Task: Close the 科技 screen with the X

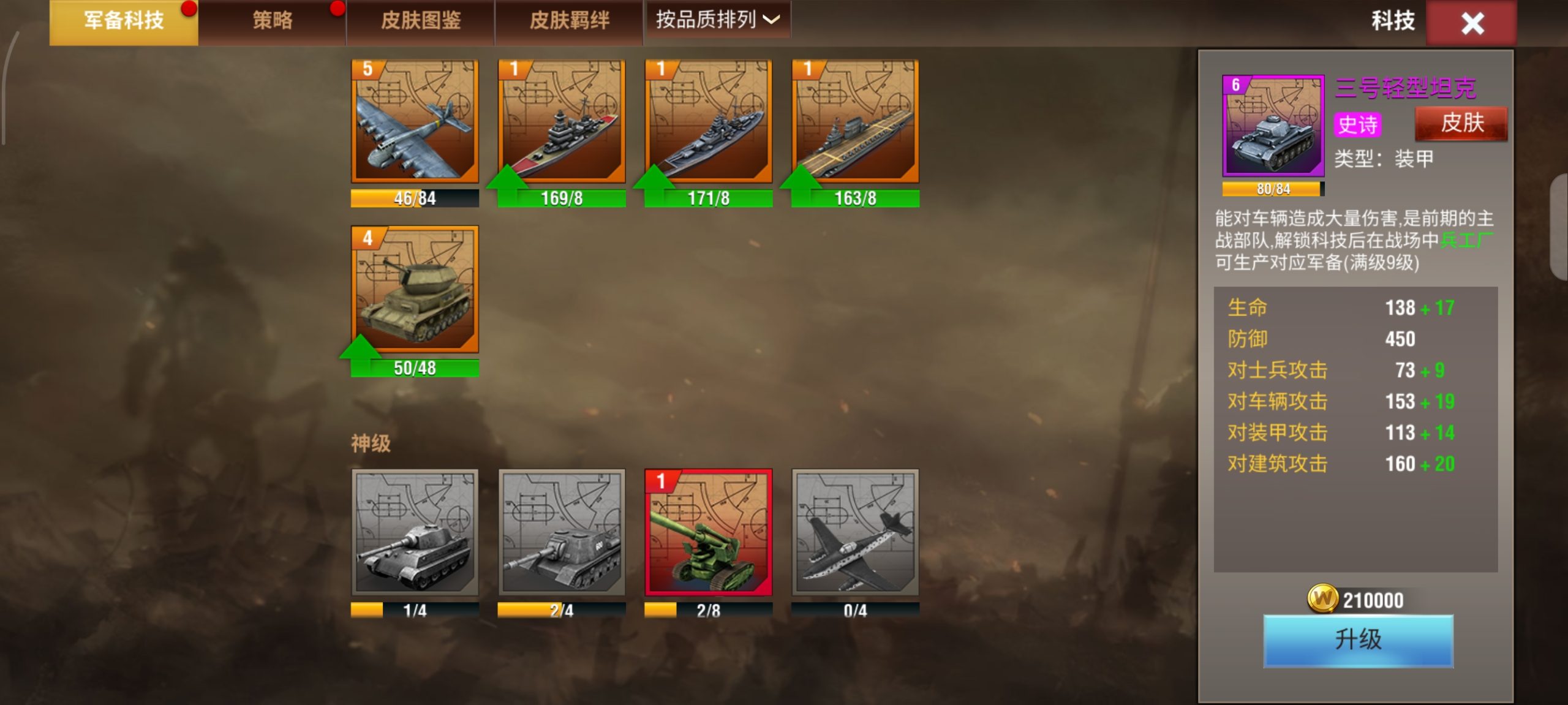Action: pyautogui.click(x=1472, y=24)
